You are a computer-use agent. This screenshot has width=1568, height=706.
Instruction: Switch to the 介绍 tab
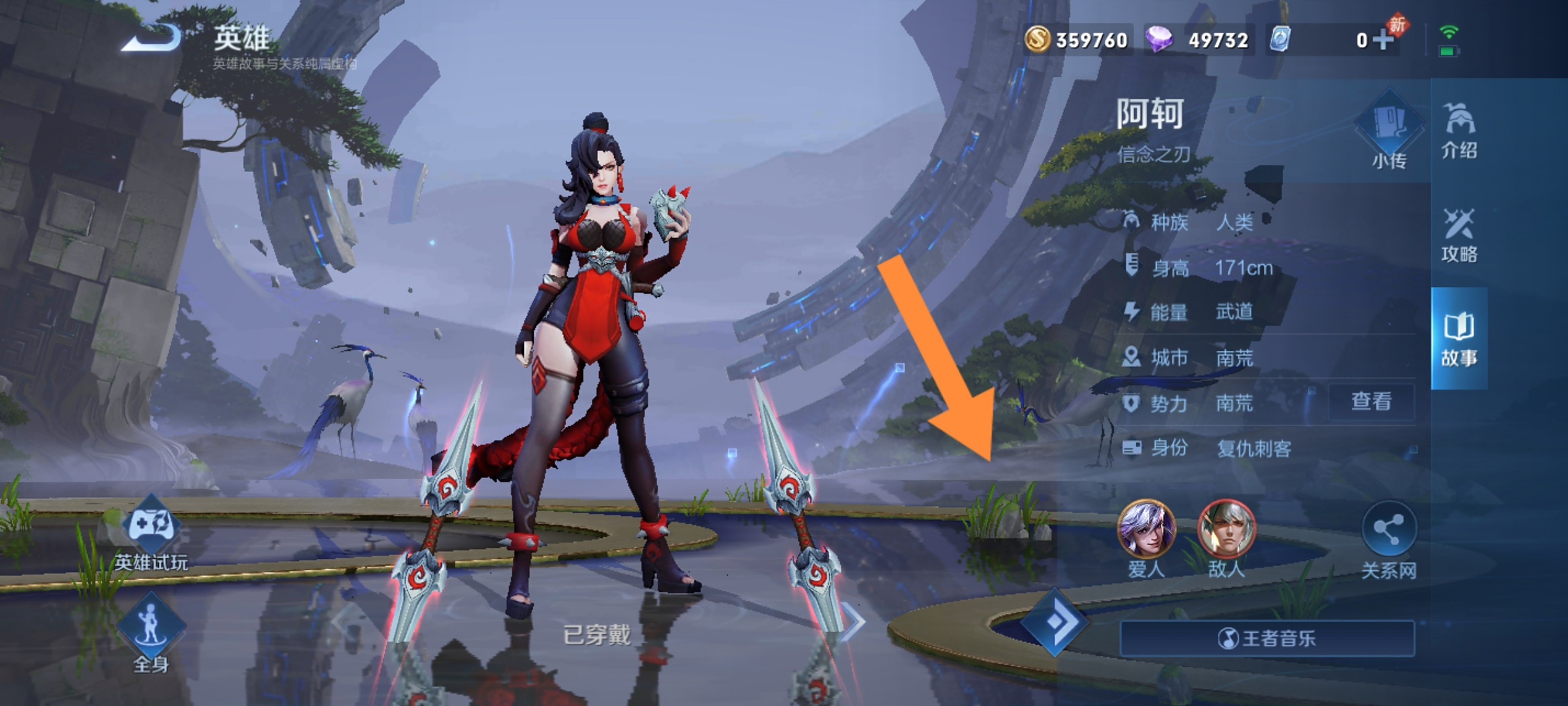pyautogui.click(x=1458, y=131)
